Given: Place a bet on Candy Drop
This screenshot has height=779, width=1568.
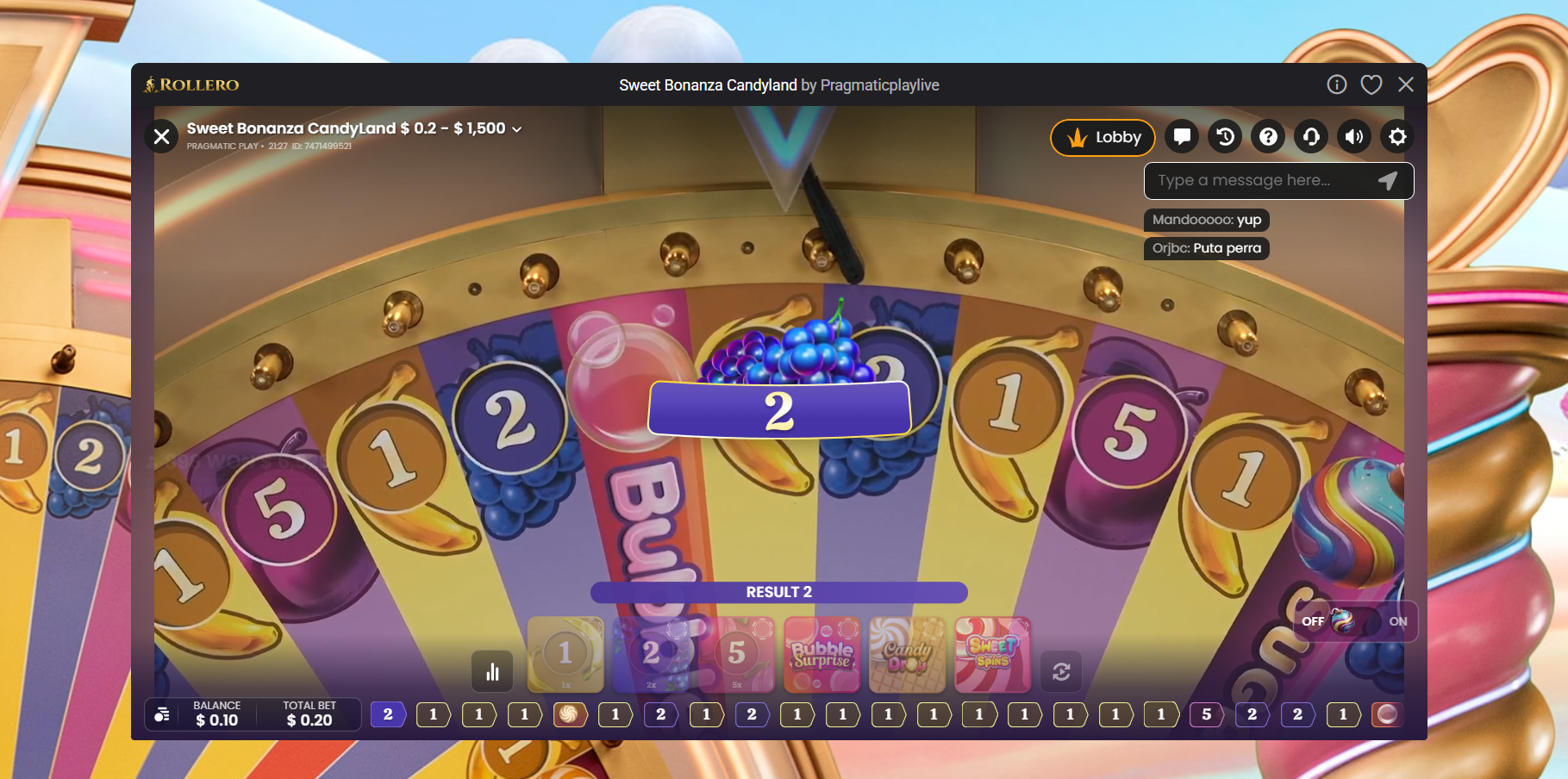Looking at the screenshot, I should click(x=906, y=655).
